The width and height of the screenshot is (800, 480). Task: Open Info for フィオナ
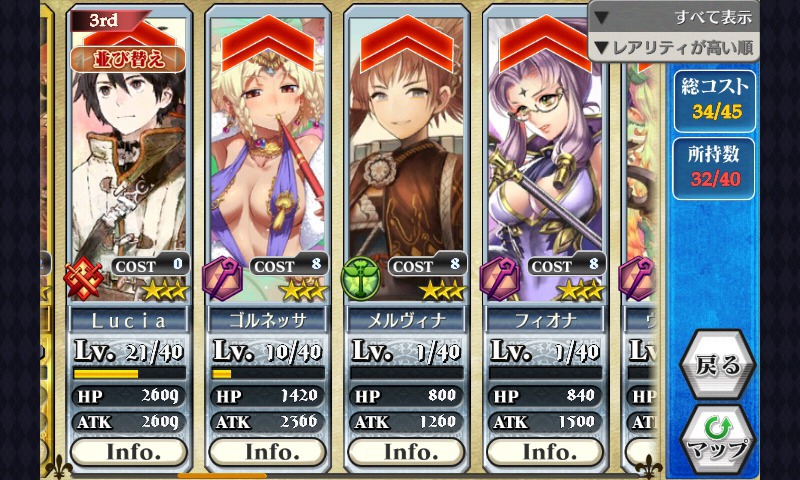click(x=546, y=451)
